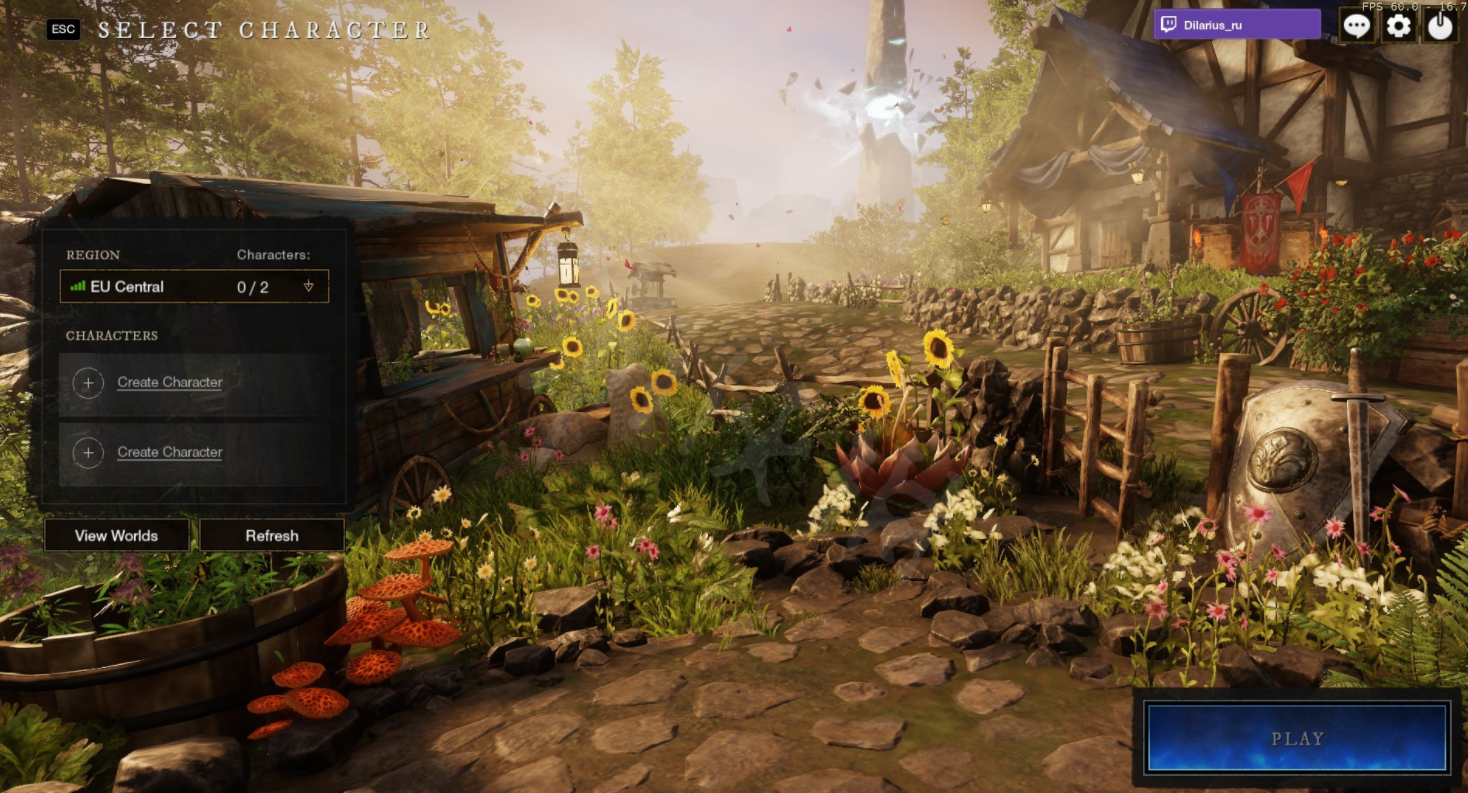Open the Twitch account Dilarius_ru panel

tap(1237, 25)
